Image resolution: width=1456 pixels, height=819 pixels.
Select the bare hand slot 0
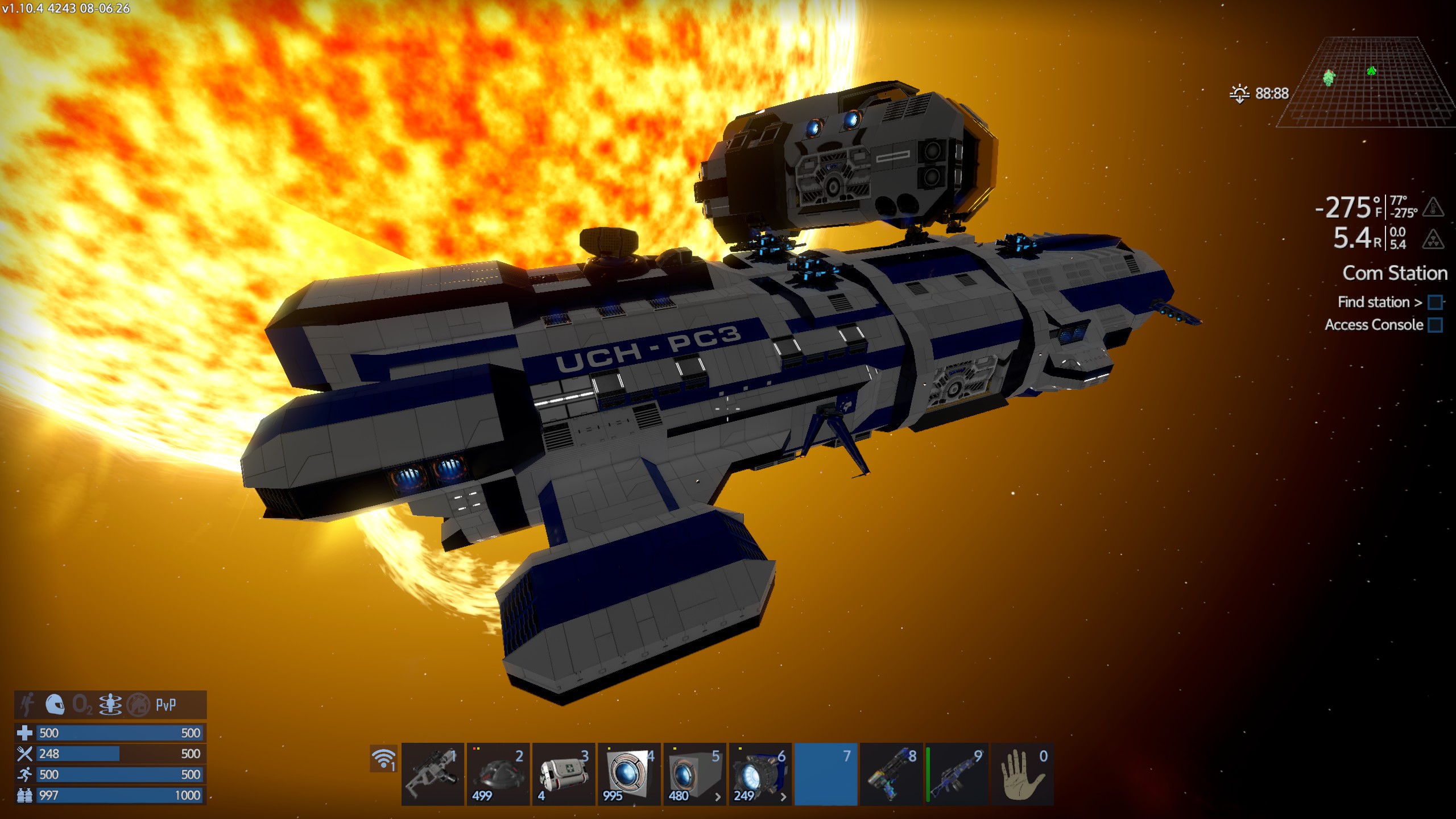click(1022, 774)
